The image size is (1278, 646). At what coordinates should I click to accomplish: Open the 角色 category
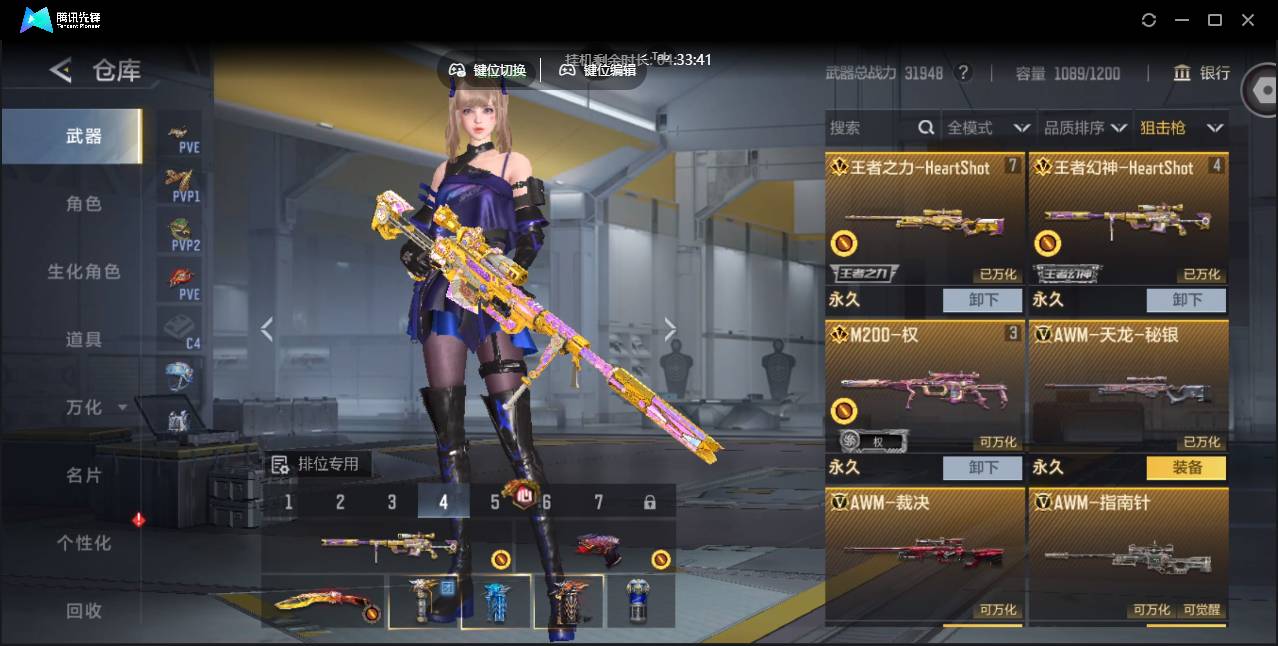(84, 204)
